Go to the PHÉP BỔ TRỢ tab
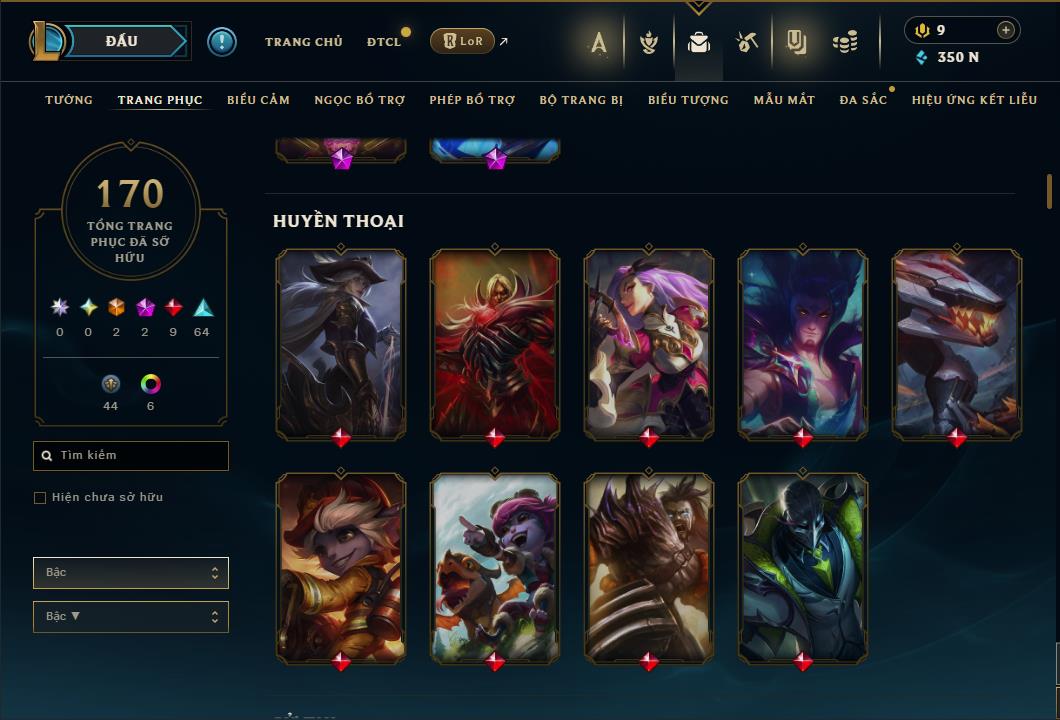 pos(472,100)
